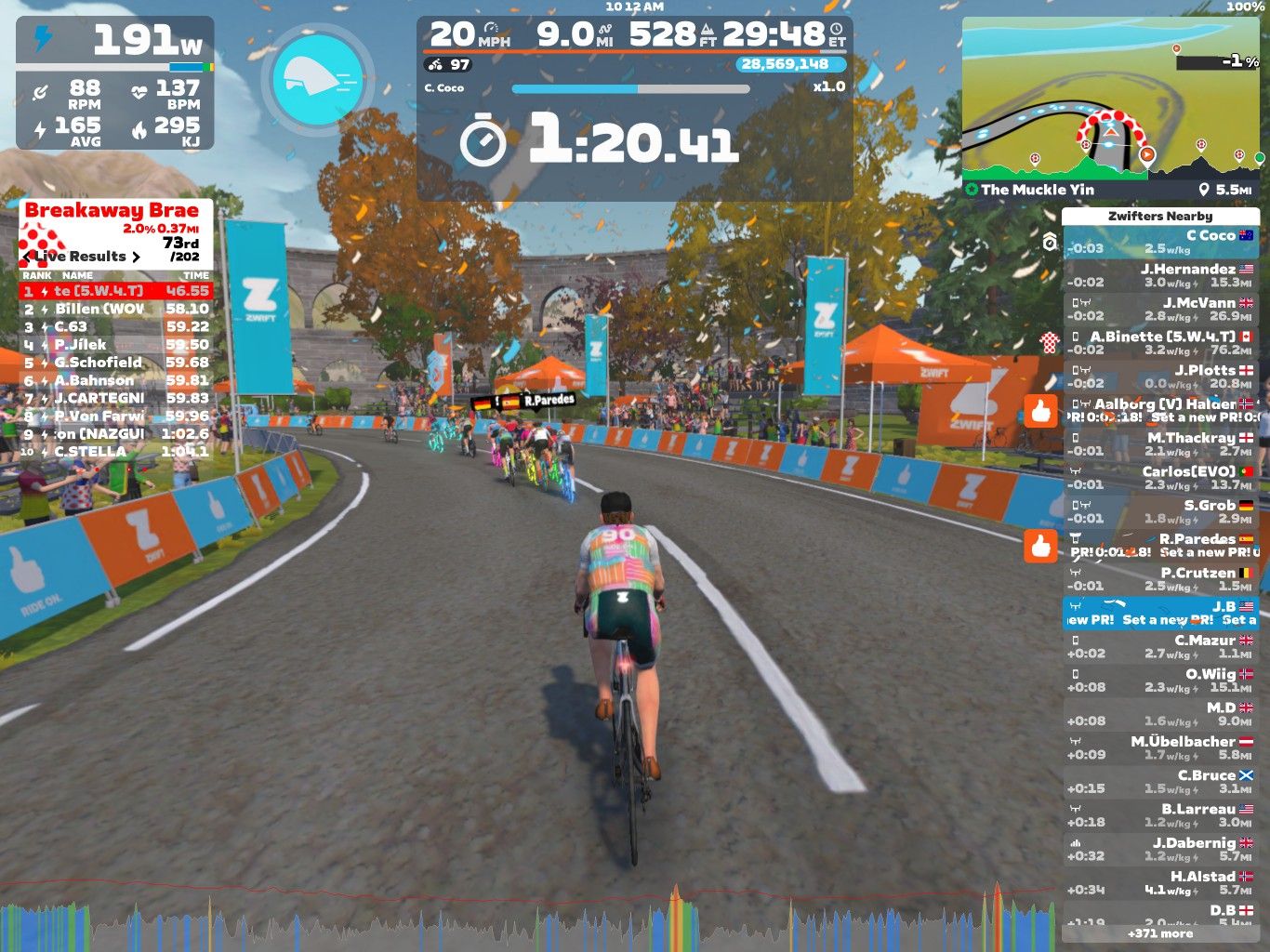Pick M.Thackray in the nearby list
Image resolution: width=1270 pixels, height=952 pixels.
pyautogui.click(x=1159, y=443)
